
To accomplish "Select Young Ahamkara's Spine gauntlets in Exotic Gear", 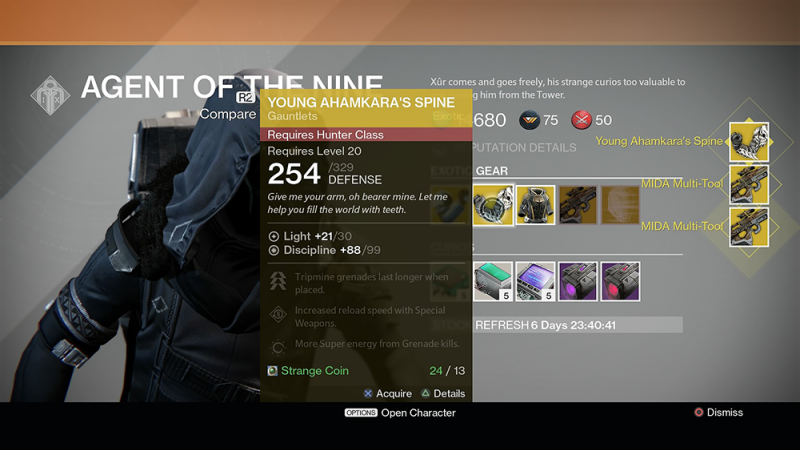I will click(x=492, y=205).
